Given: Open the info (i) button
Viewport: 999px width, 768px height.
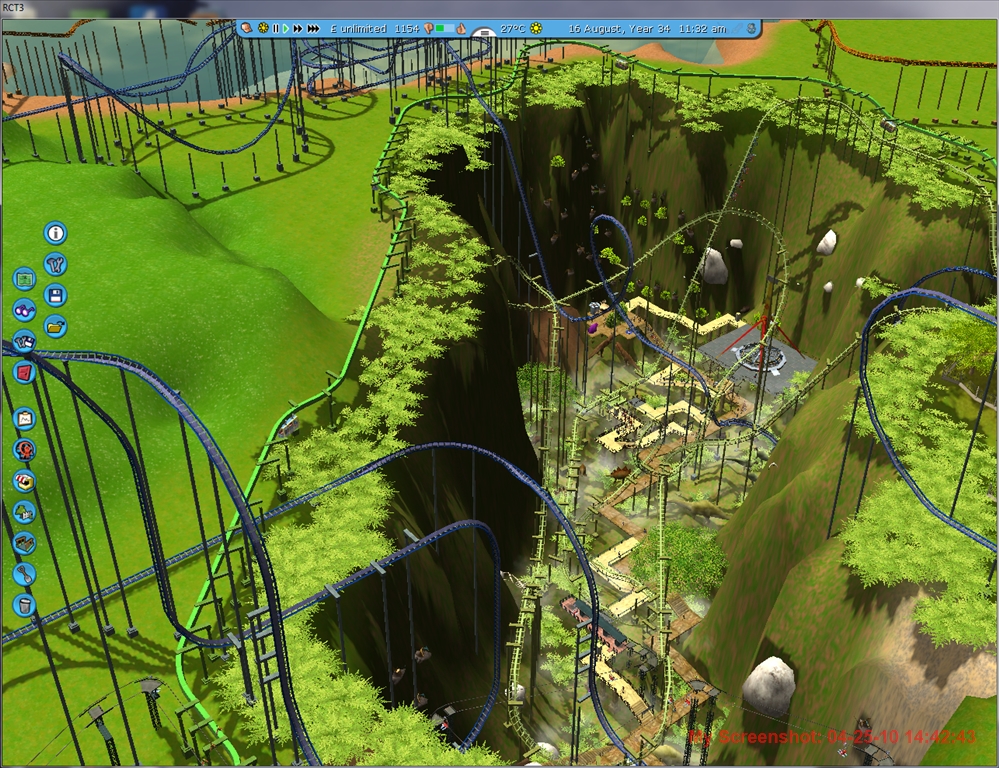Looking at the screenshot, I should 55,233.
